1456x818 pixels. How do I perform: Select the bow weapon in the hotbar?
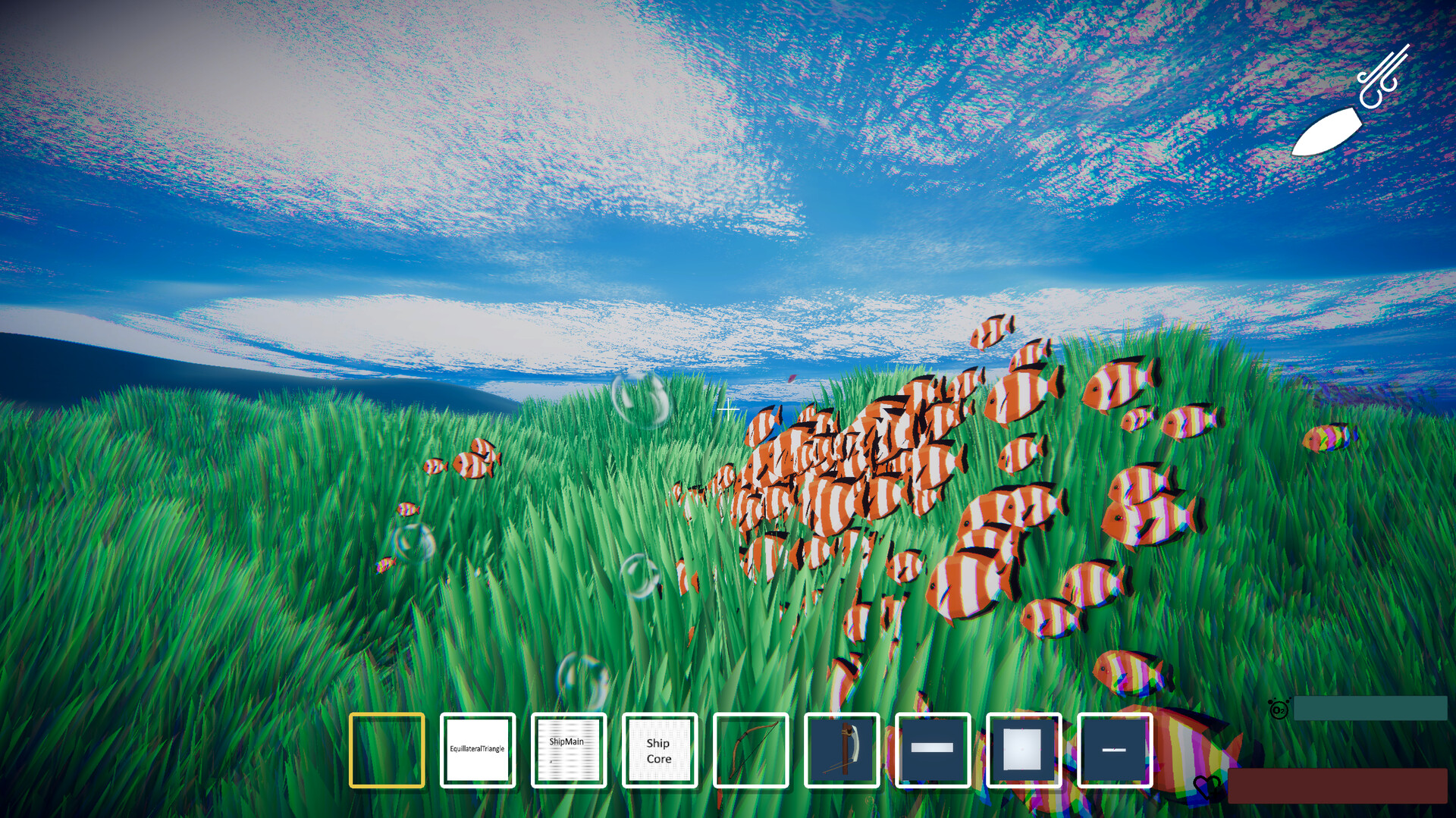point(751,751)
